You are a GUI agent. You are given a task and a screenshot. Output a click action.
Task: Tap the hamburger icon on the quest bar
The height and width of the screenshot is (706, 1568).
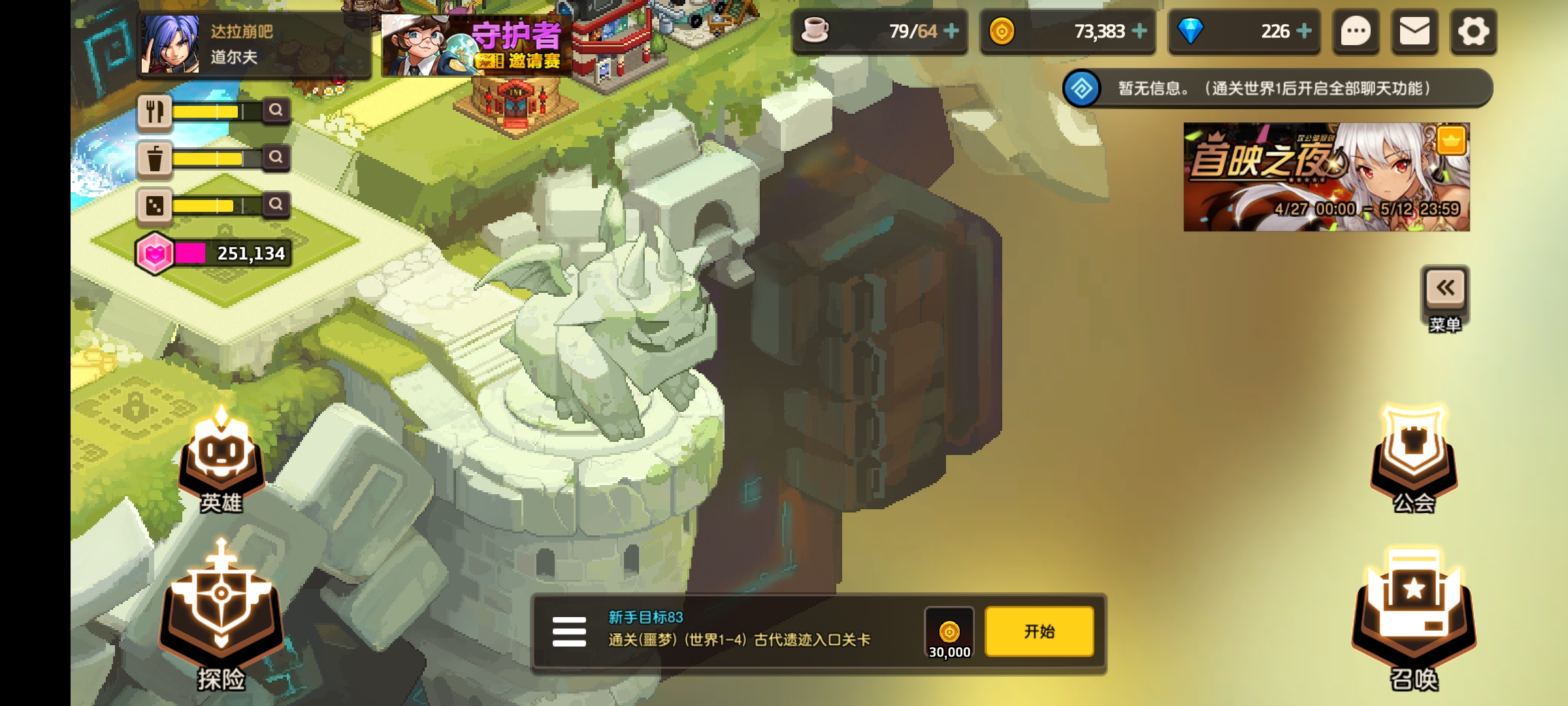569,631
